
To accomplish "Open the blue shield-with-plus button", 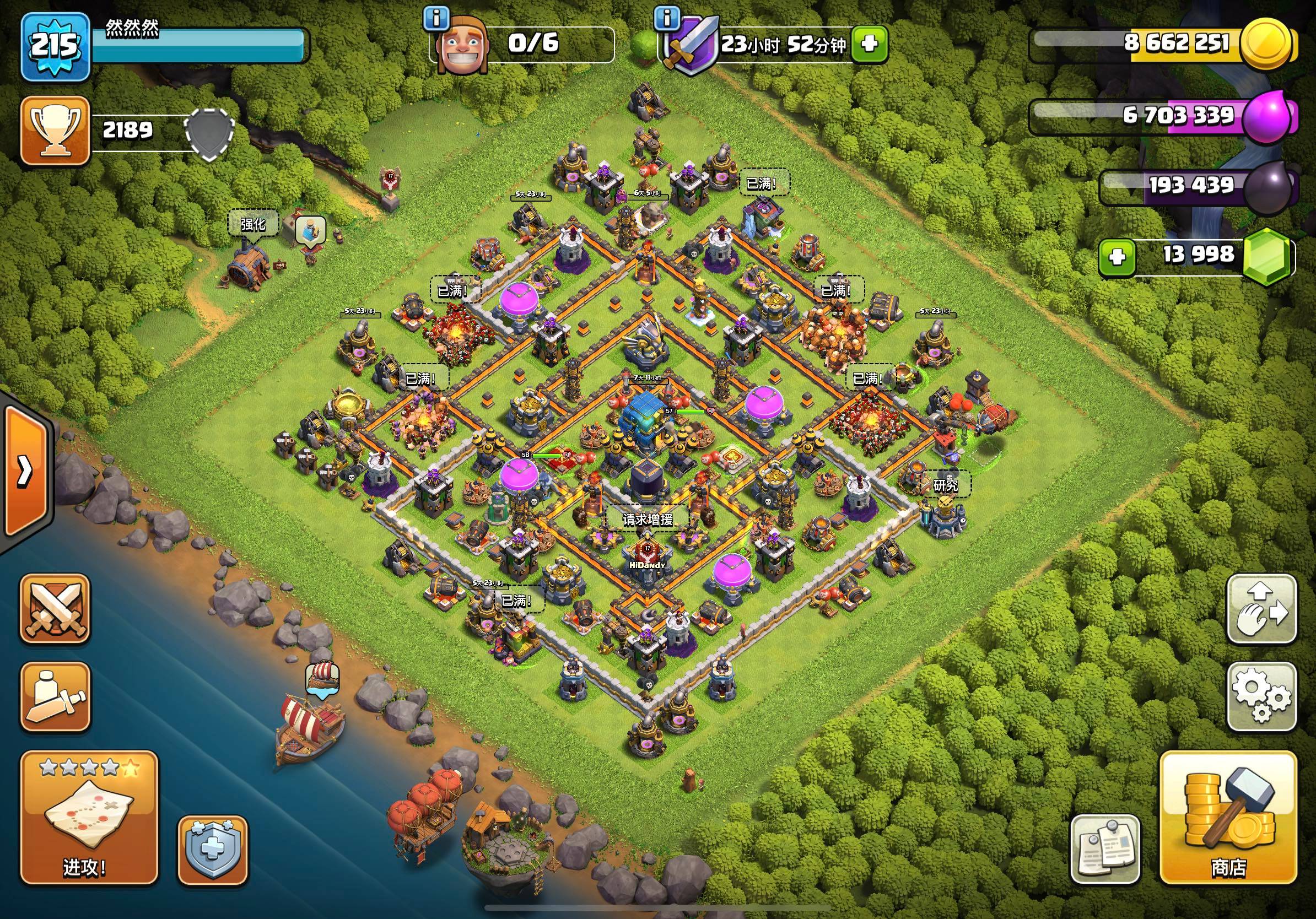I will 213,850.
